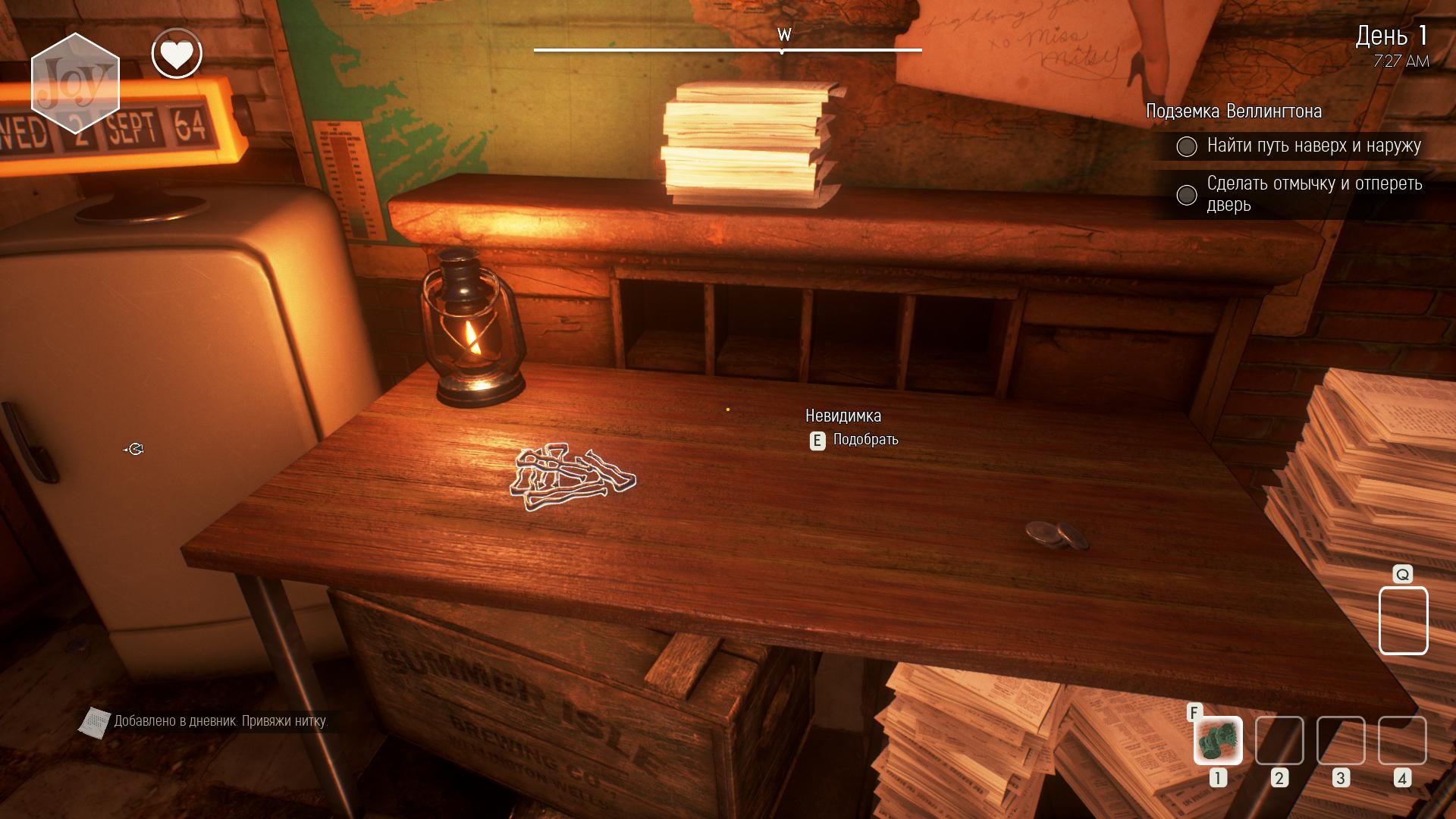1456x819 pixels.
Task: Click the compass bar at top
Action: coord(728,50)
